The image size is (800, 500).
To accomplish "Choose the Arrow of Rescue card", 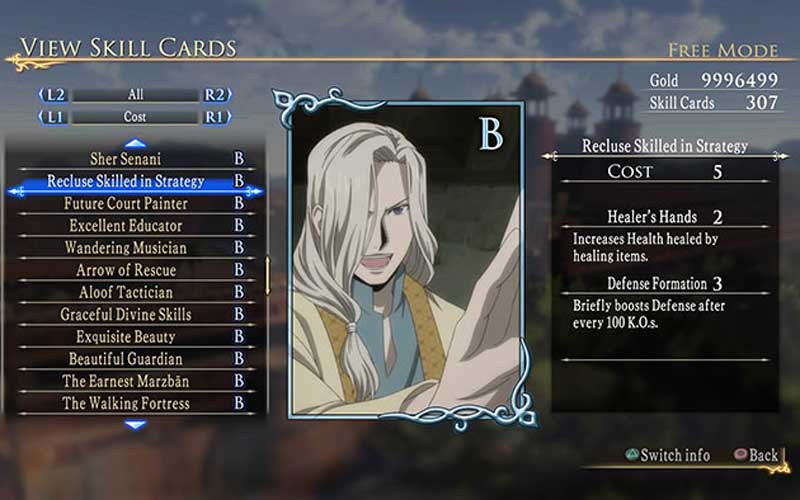I will tap(126, 270).
